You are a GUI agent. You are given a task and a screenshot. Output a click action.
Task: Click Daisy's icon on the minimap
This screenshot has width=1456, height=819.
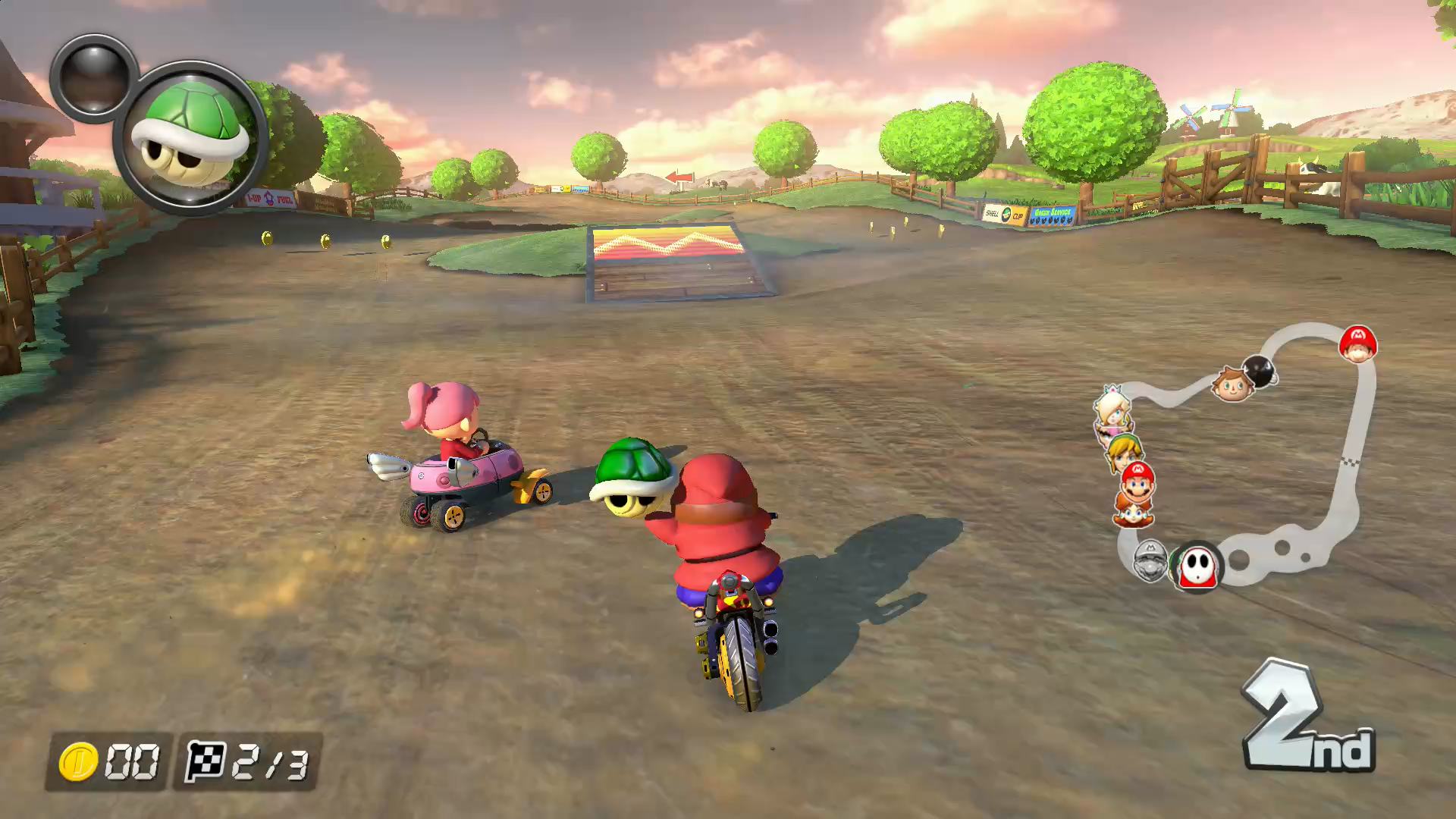1133,515
